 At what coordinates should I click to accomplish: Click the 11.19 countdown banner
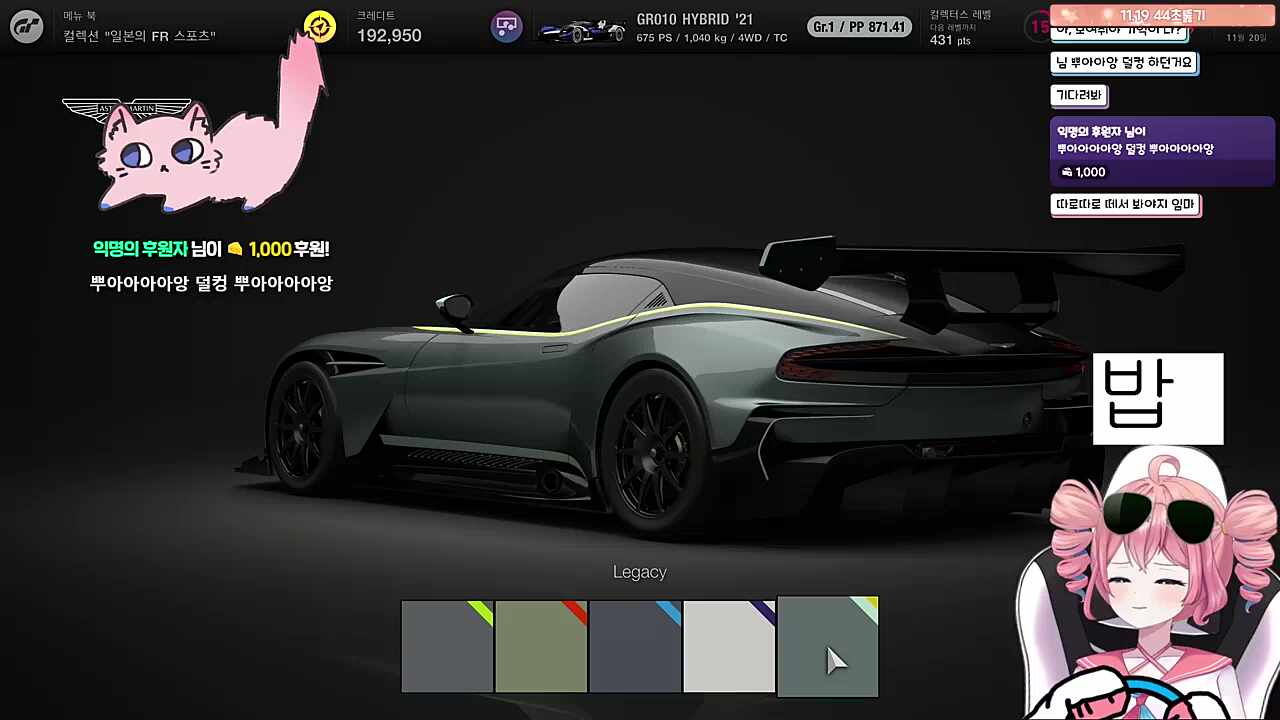coord(1160,15)
